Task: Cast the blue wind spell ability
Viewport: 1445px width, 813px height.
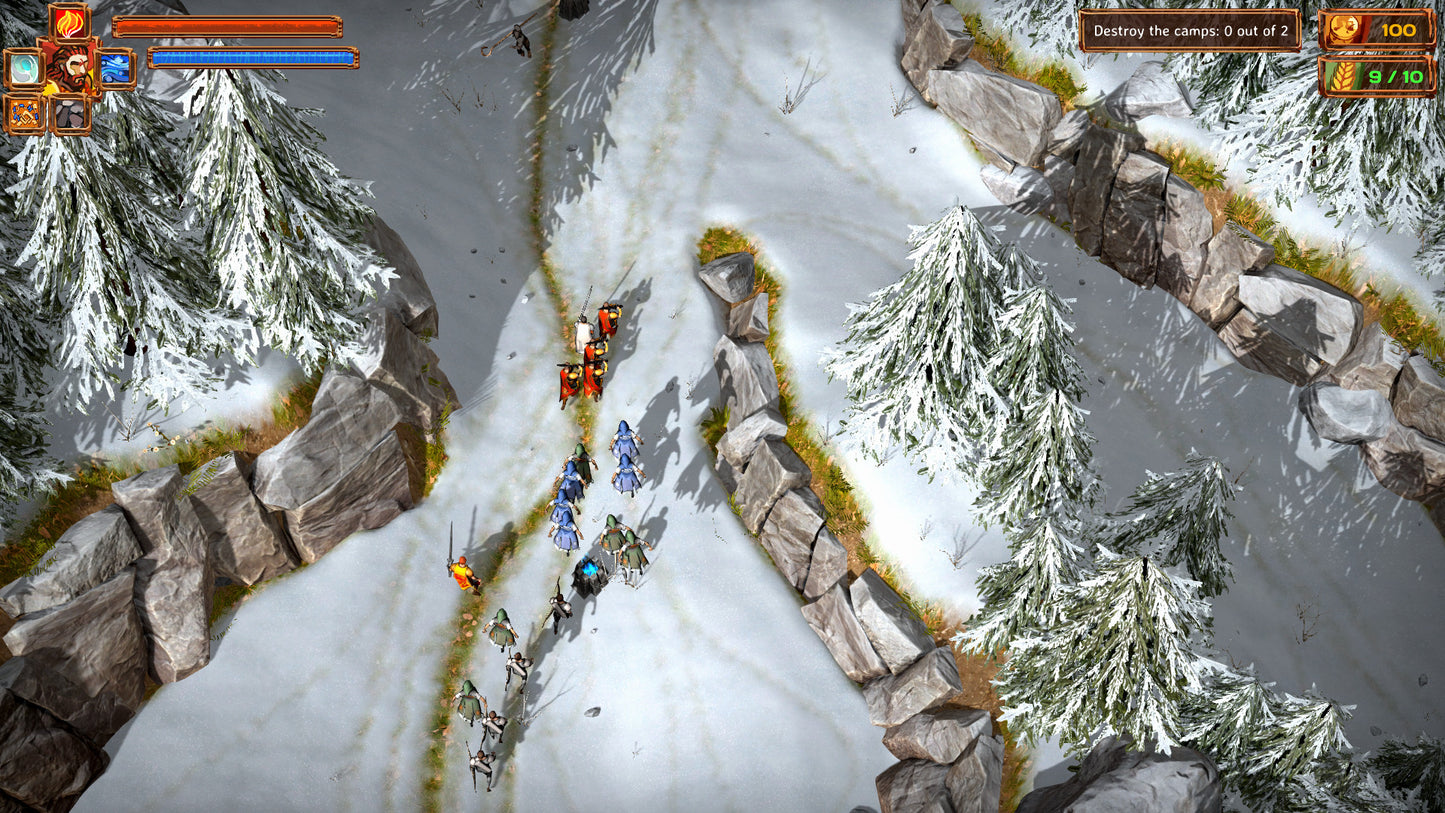Action: pyautogui.click(x=113, y=68)
